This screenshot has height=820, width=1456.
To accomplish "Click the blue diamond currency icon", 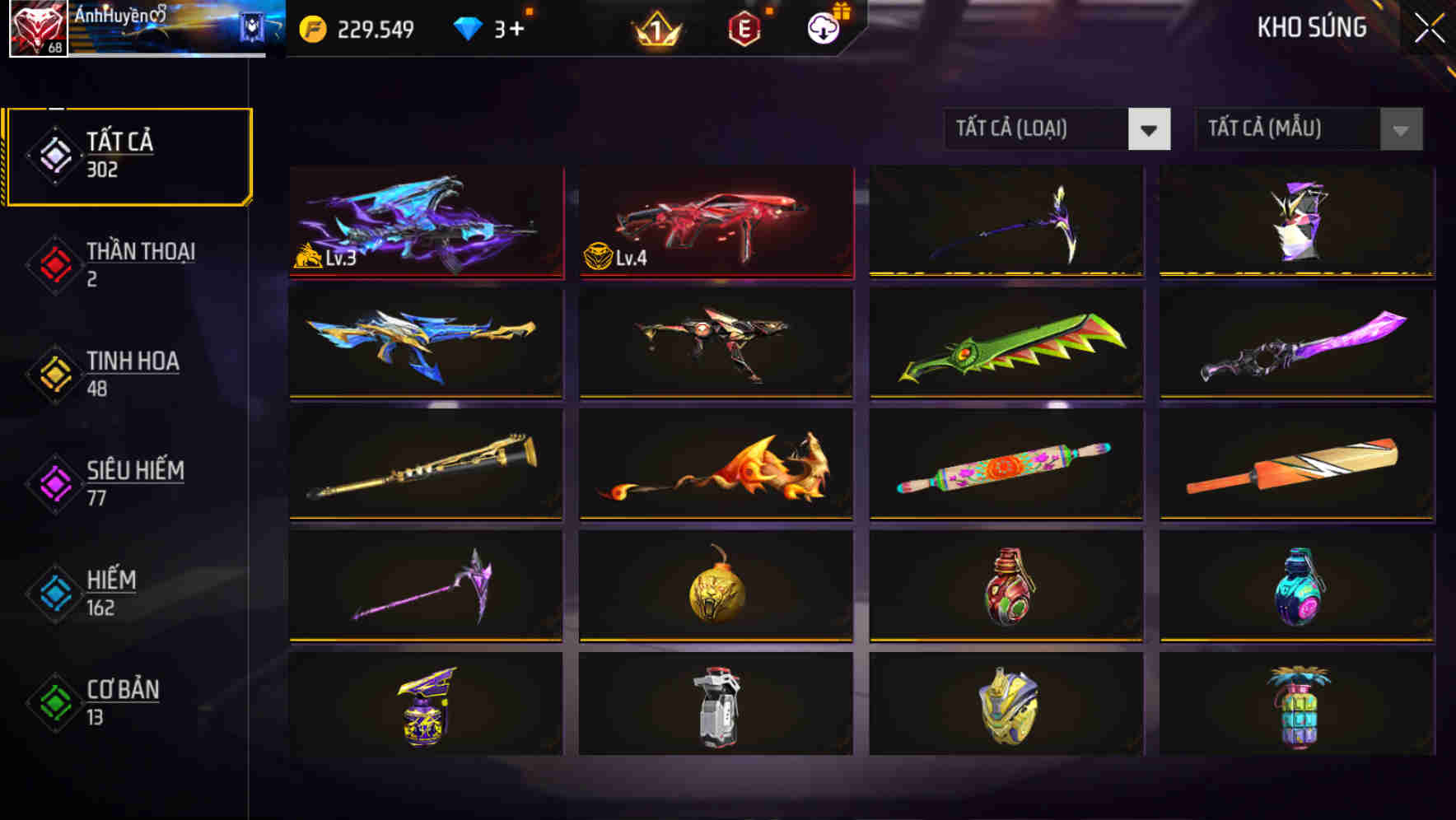I will pyautogui.click(x=466, y=27).
